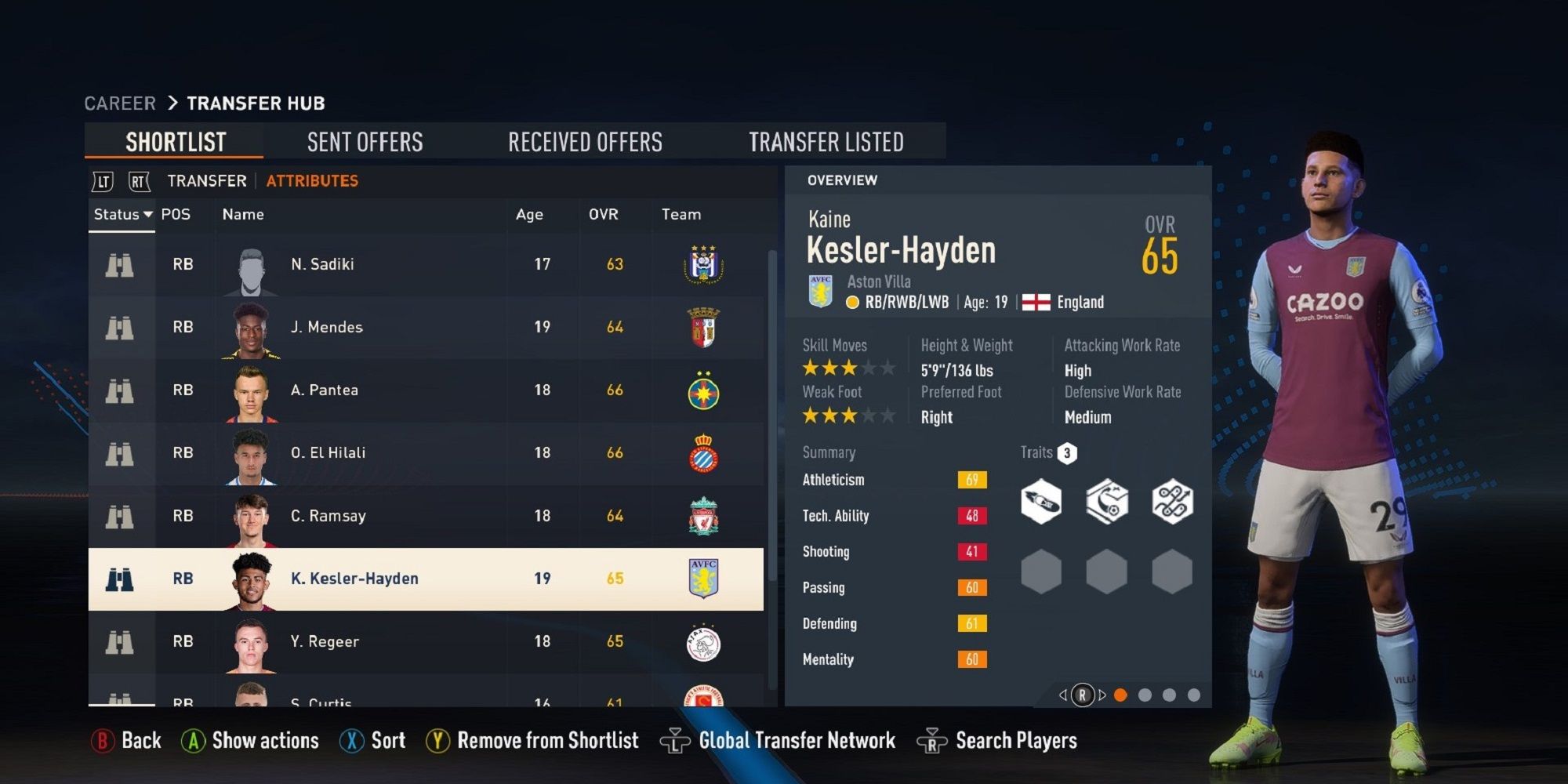Open the Received Offers tab
The width and height of the screenshot is (1568, 784).
tap(586, 142)
